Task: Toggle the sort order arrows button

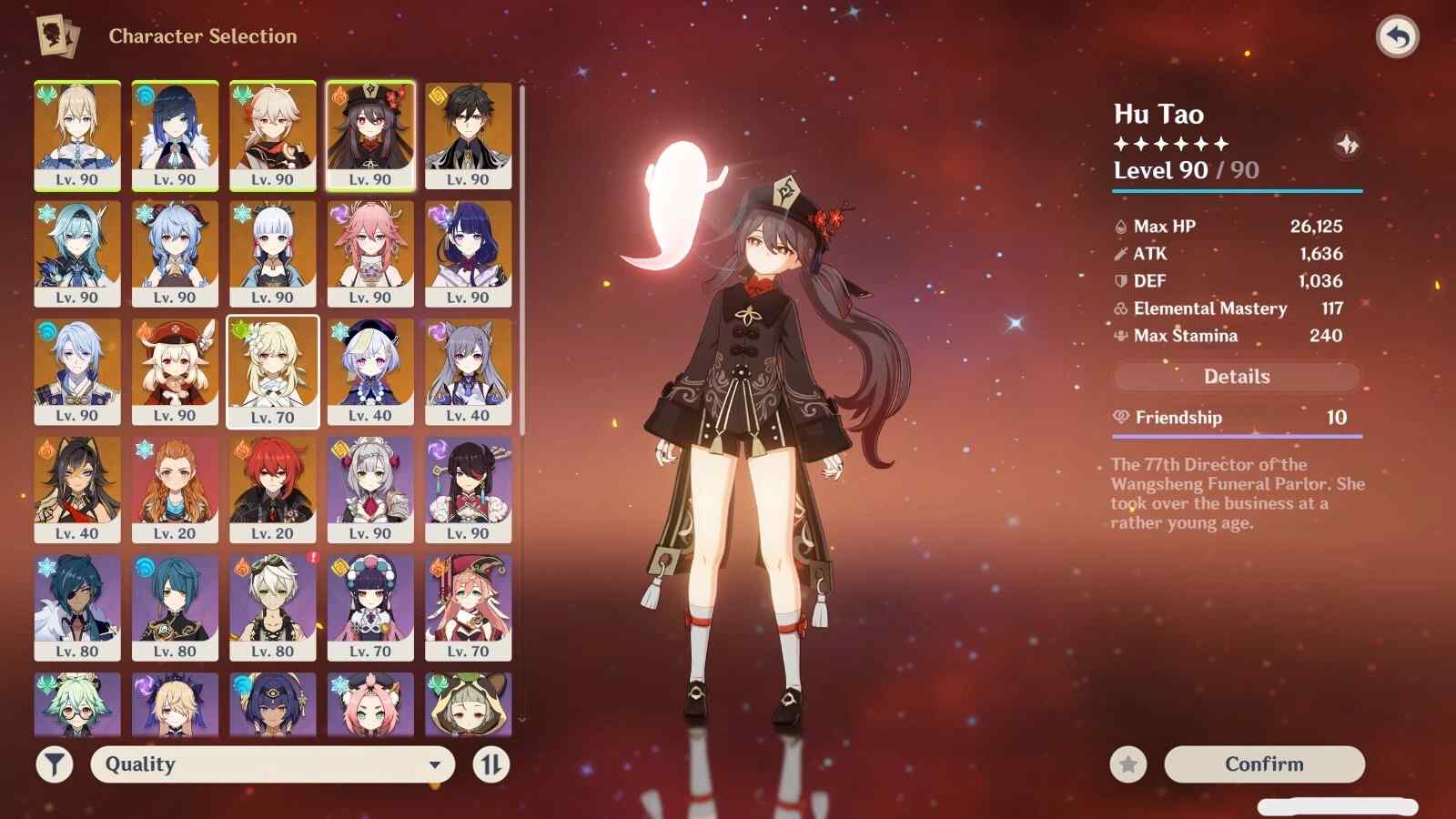Action: tap(491, 764)
